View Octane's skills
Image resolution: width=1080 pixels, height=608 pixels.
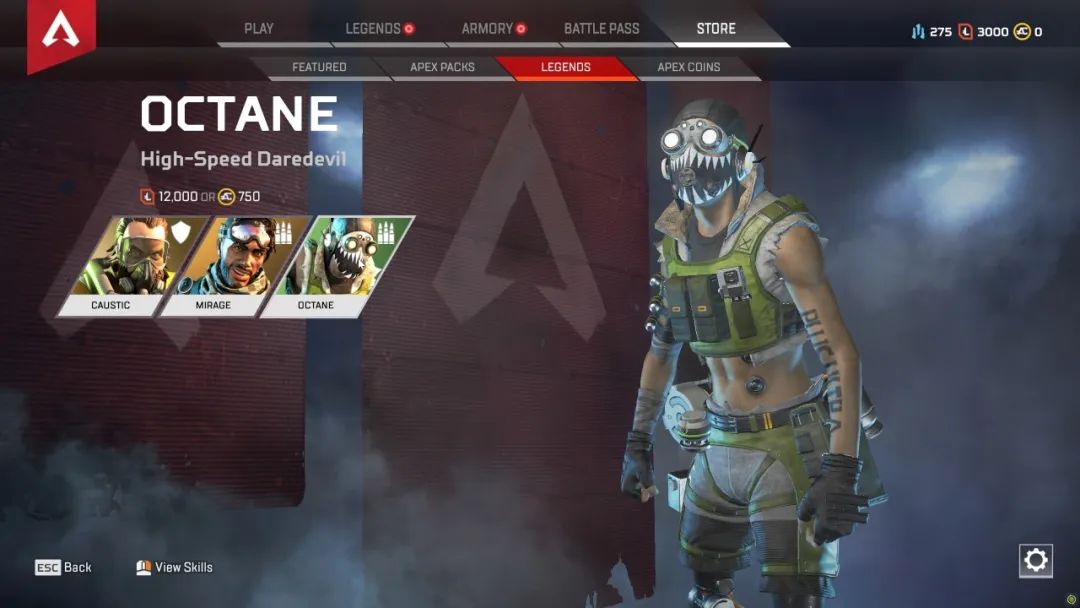(175, 567)
